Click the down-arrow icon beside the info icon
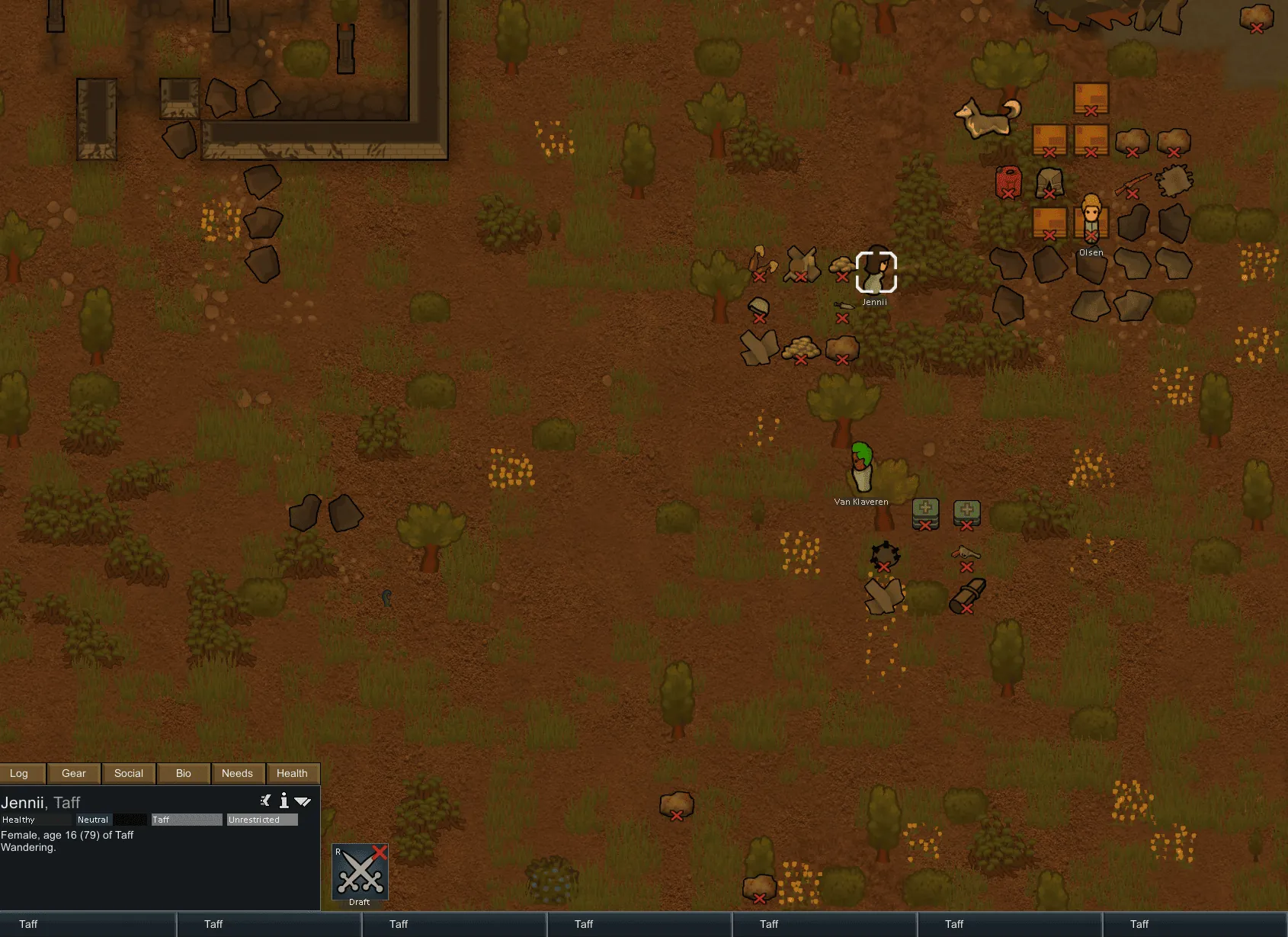This screenshot has width=1288, height=937. pos(303,801)
